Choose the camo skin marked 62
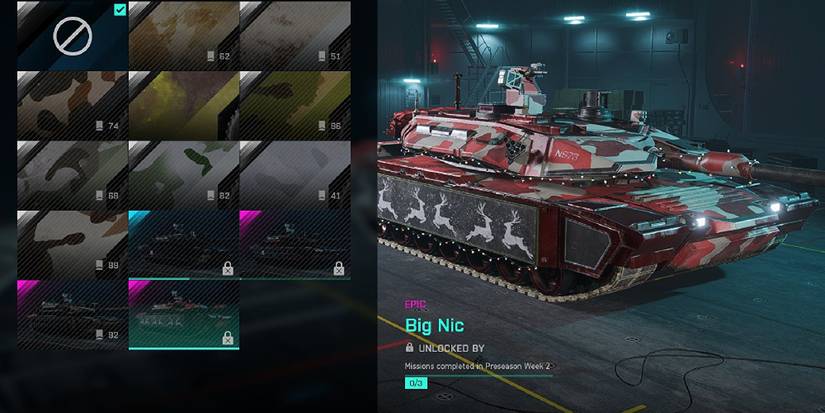This screenshot has width=825, height=413. click(184, 35)
